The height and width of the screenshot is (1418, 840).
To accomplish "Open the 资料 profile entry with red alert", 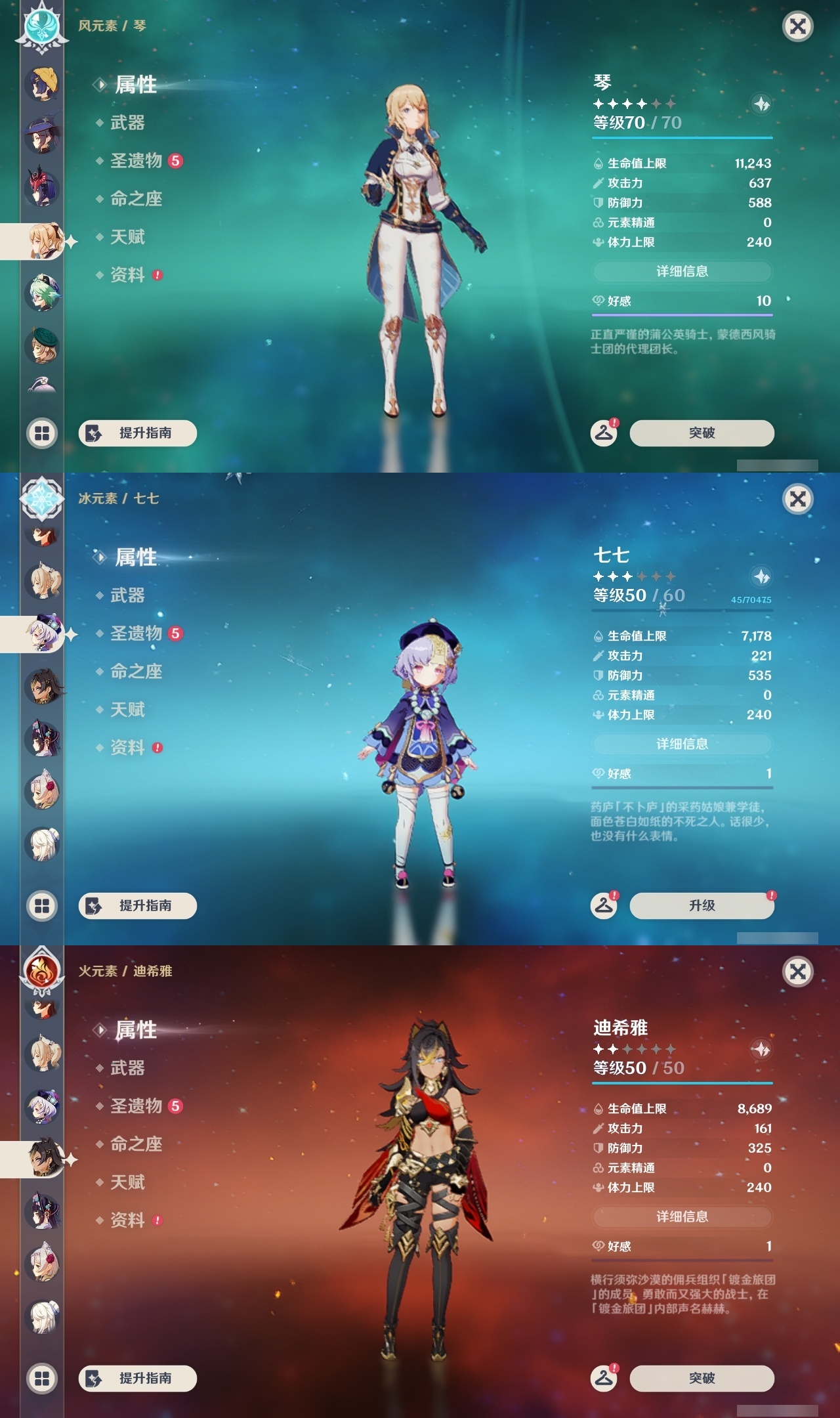I will (127, 276).
